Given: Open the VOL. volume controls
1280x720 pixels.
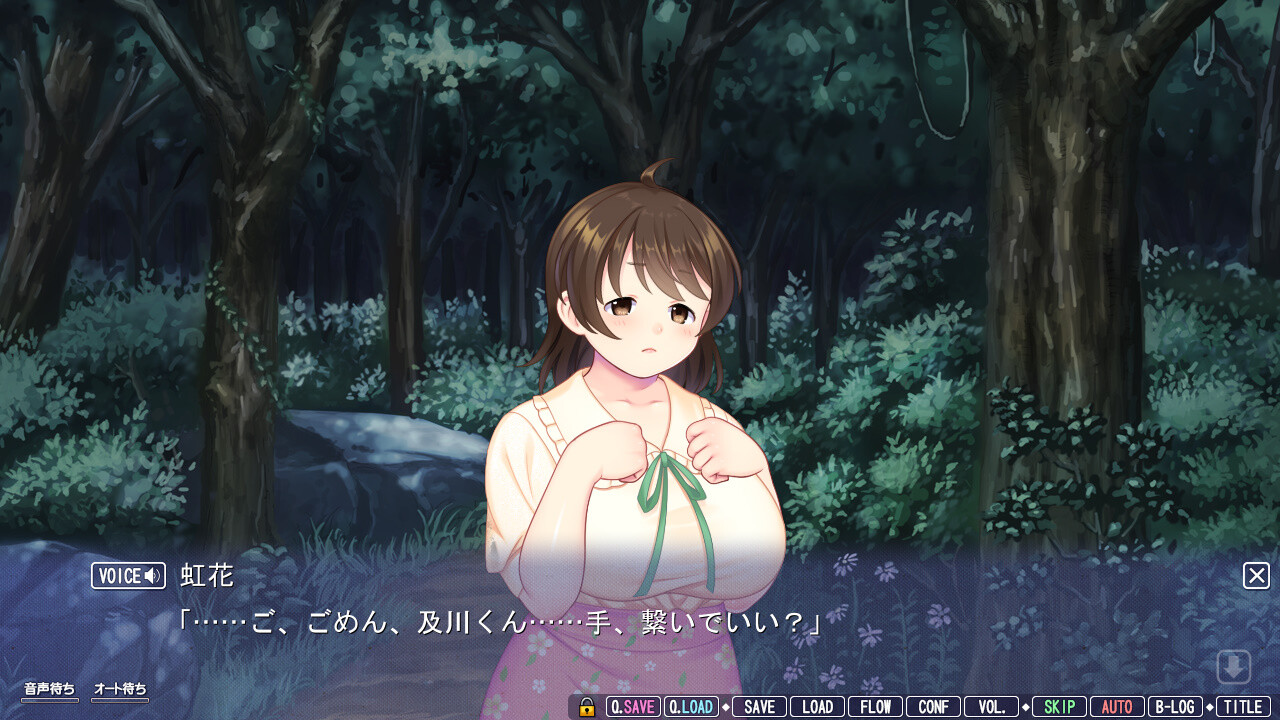Looking at the screenshot, I should click(x=991, y=707).
